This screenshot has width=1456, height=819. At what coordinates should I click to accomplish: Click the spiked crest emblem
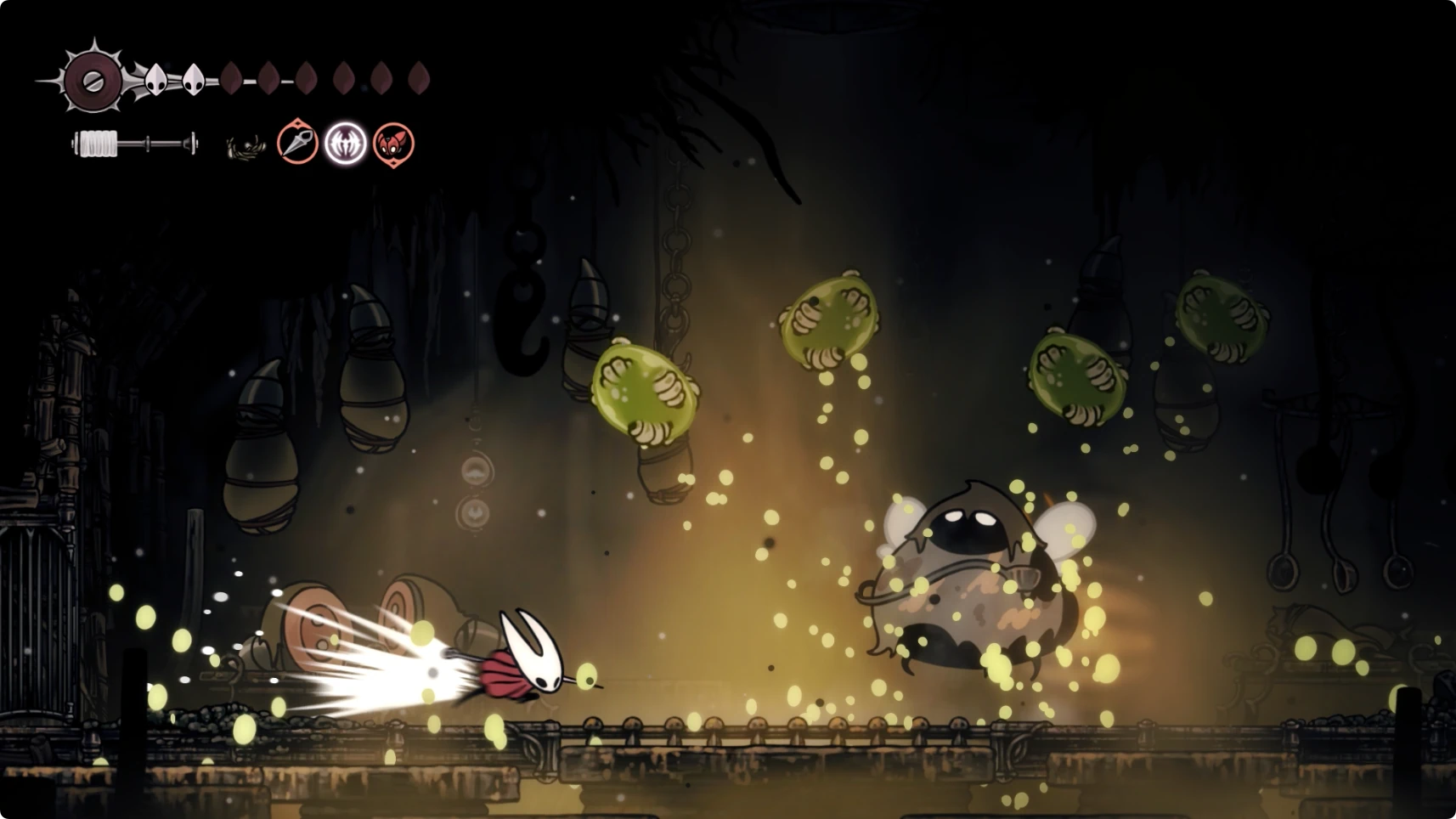[x=93, y=81]
